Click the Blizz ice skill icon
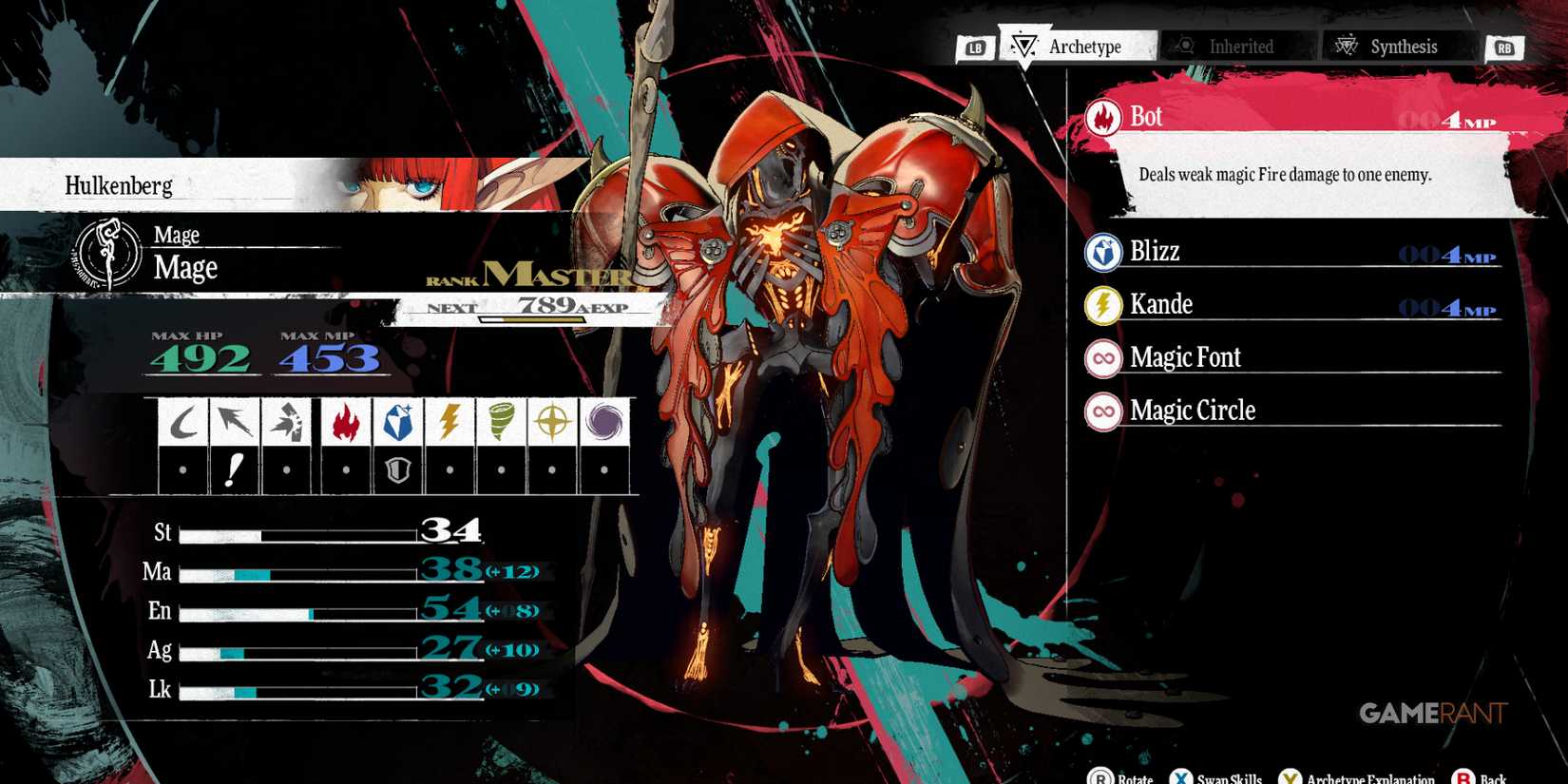Image resolution: width=1568 pixels, height=784 pixels. point(1102,252)
